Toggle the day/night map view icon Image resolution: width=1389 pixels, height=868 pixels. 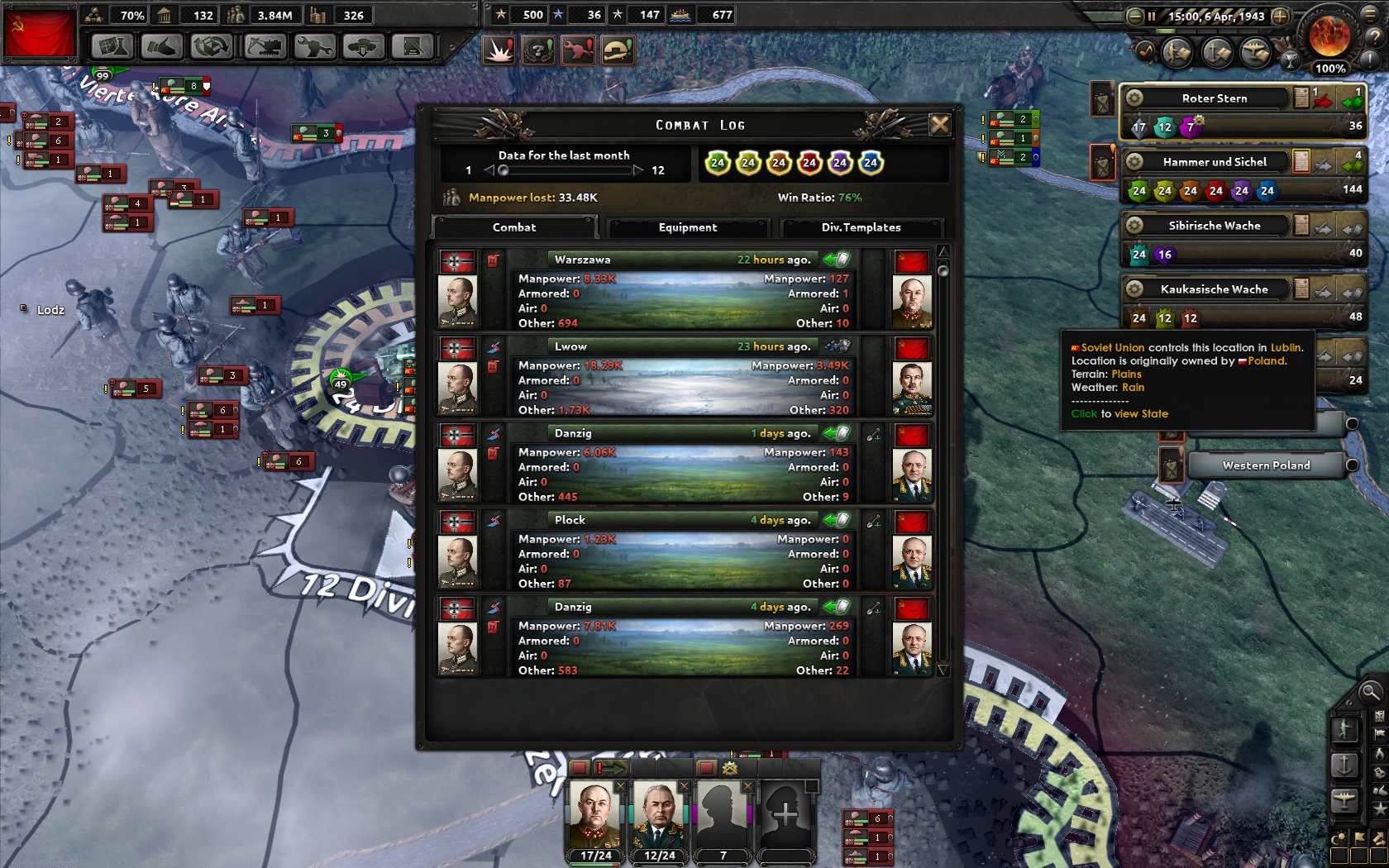[1339, 838]
